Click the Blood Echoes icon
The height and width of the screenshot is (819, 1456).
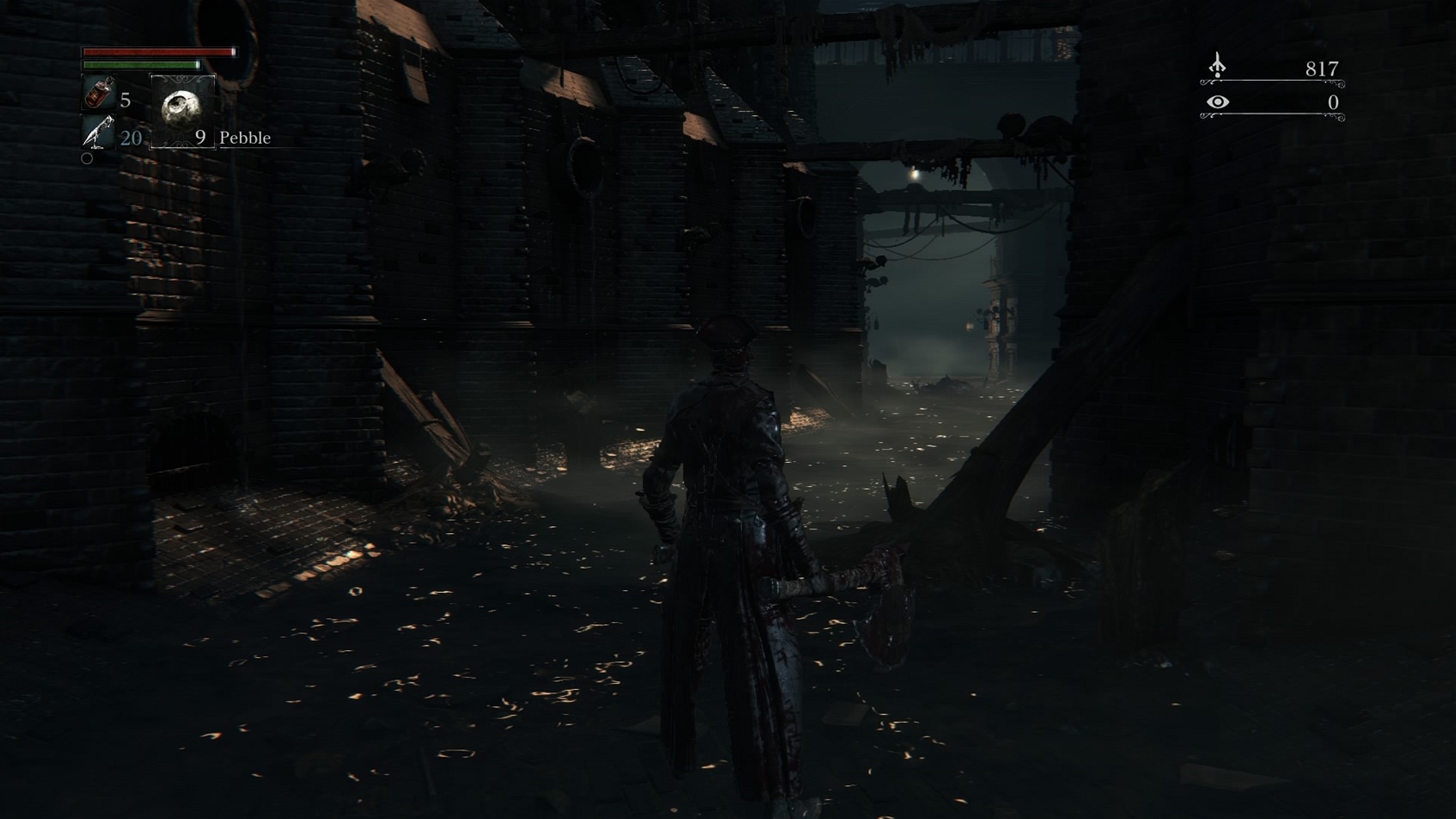(x=1218, y=66)
